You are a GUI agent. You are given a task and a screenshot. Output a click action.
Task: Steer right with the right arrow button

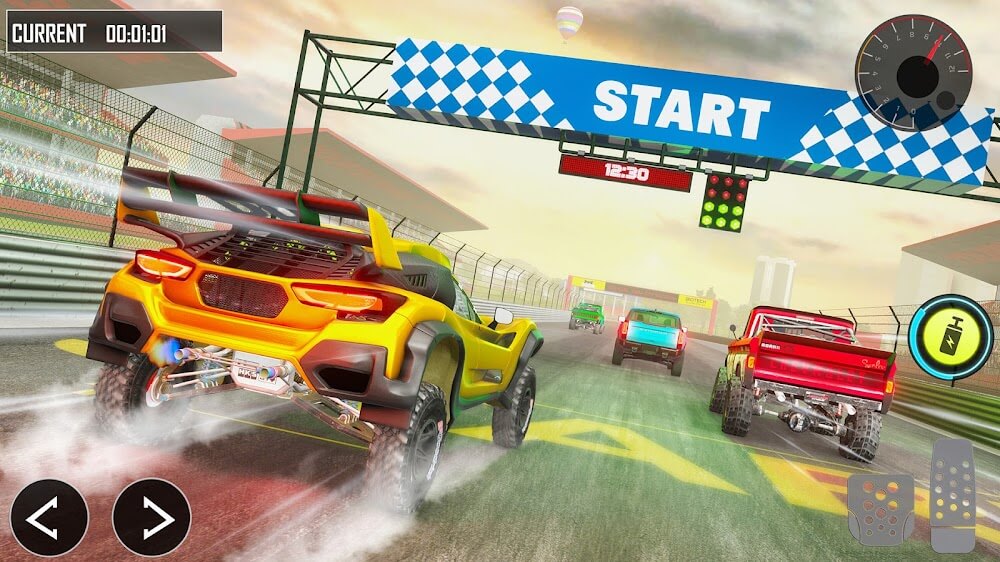(x=151, y=517)
